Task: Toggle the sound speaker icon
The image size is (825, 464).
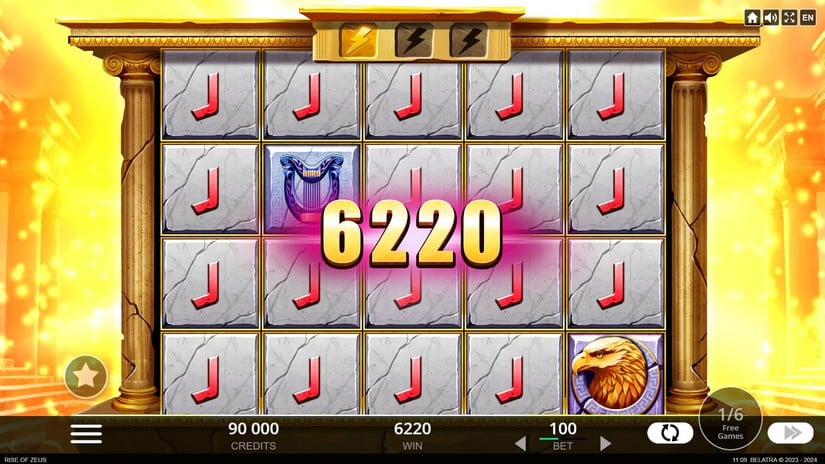Action: point(771,17)
